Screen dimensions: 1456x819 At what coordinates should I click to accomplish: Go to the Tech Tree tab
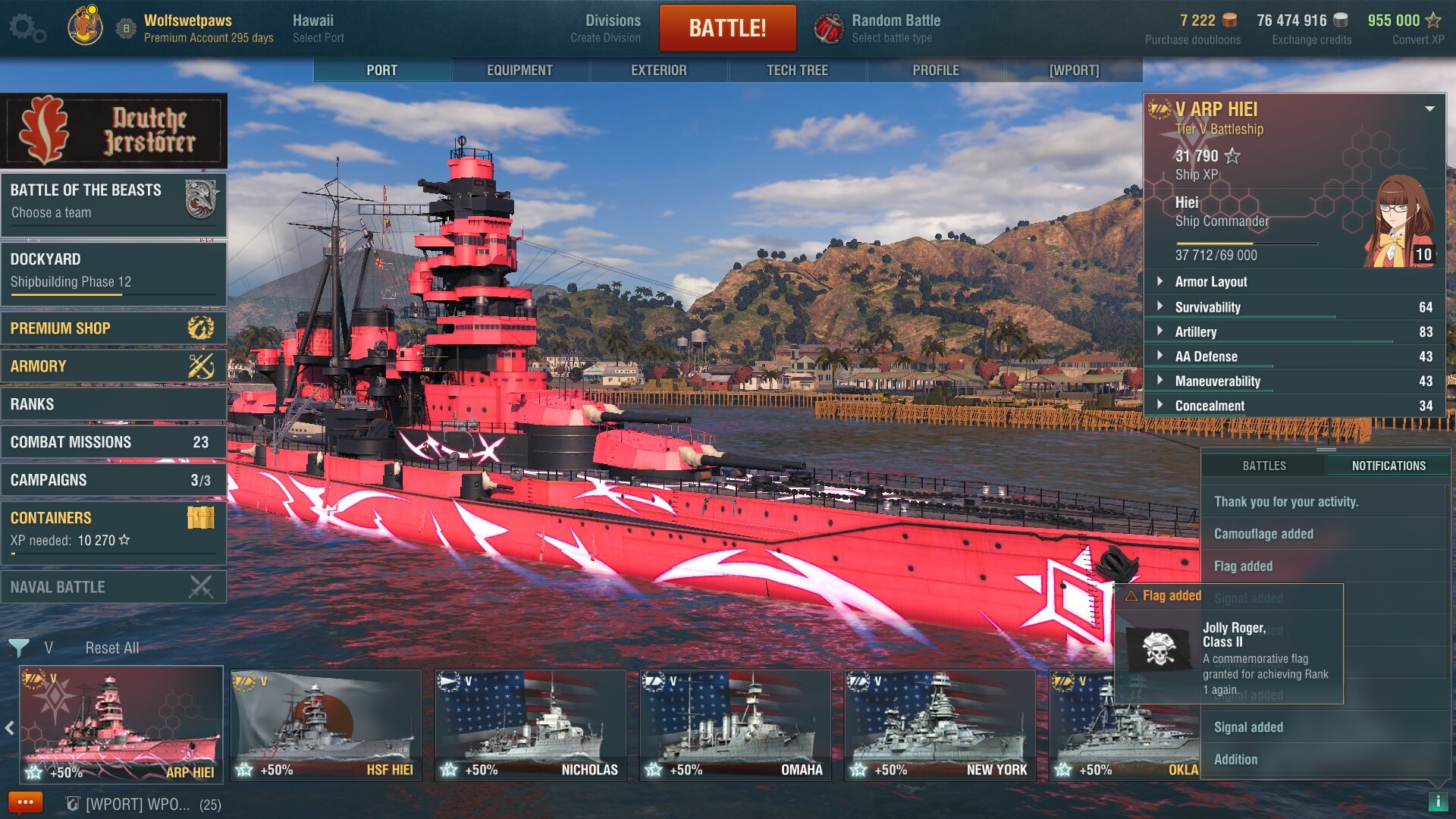click(797, 70)
